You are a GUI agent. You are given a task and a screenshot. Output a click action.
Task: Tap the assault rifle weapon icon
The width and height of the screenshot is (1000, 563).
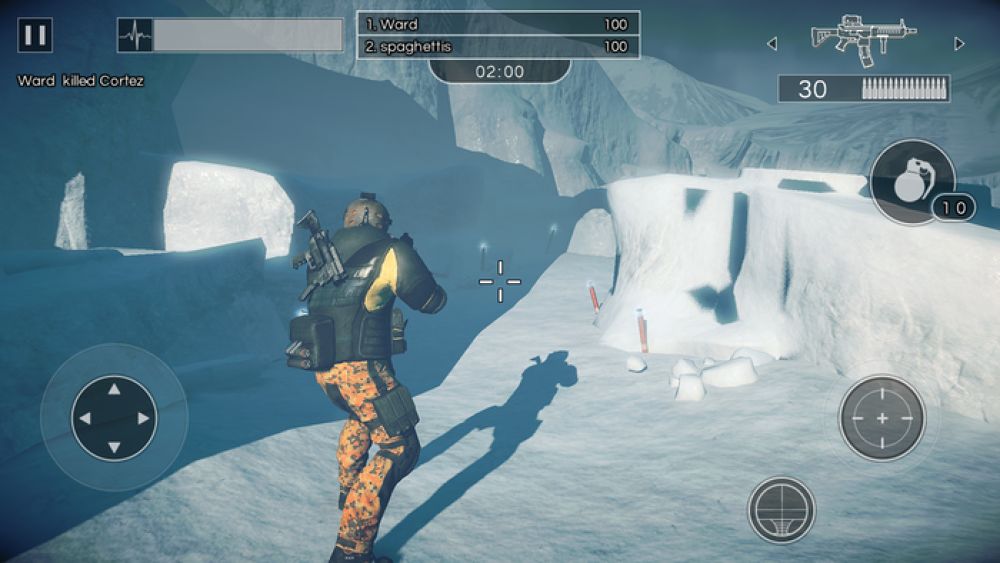point(863,40)
